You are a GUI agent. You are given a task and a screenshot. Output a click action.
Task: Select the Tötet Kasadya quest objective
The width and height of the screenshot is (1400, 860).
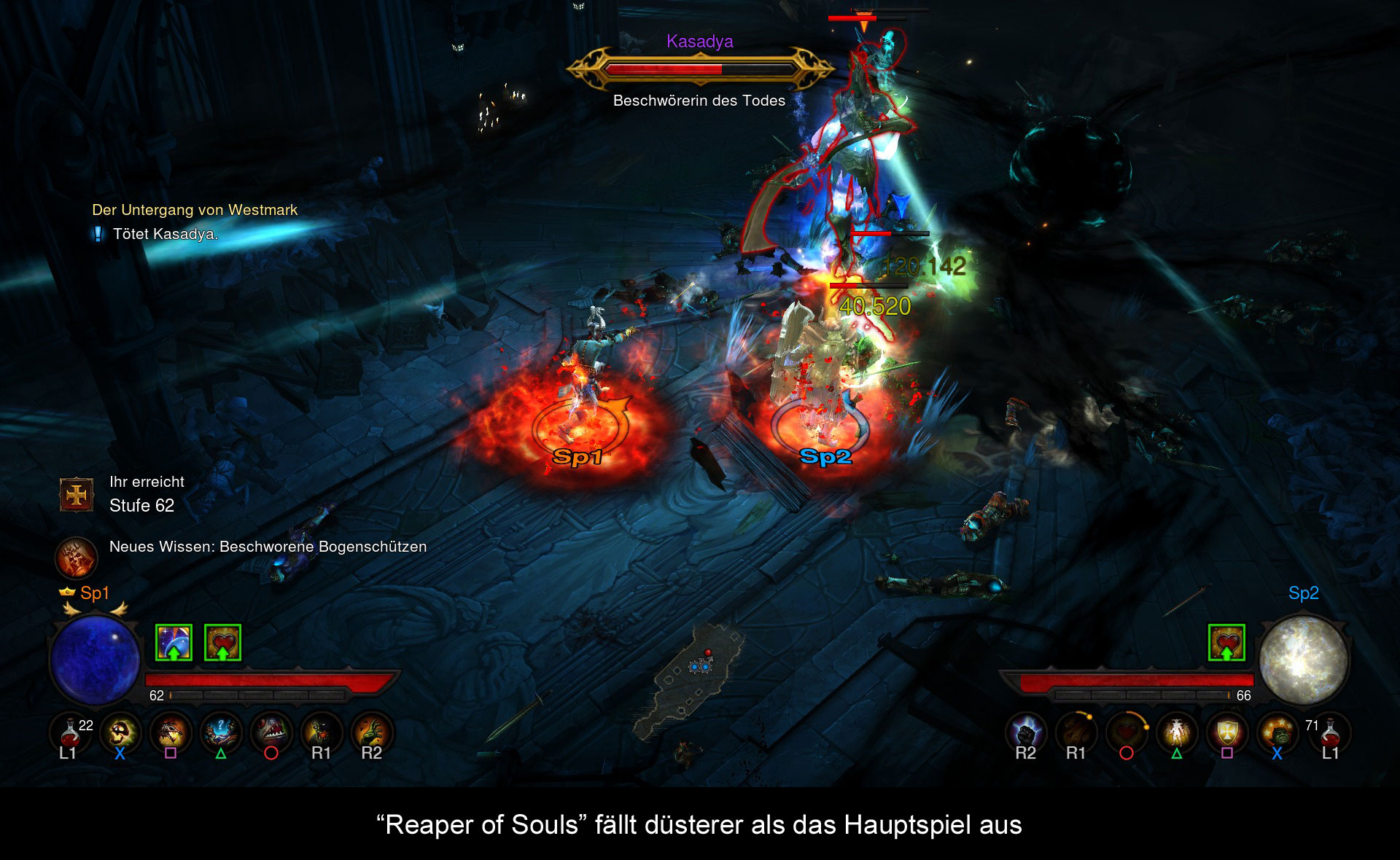coord(166,234)
